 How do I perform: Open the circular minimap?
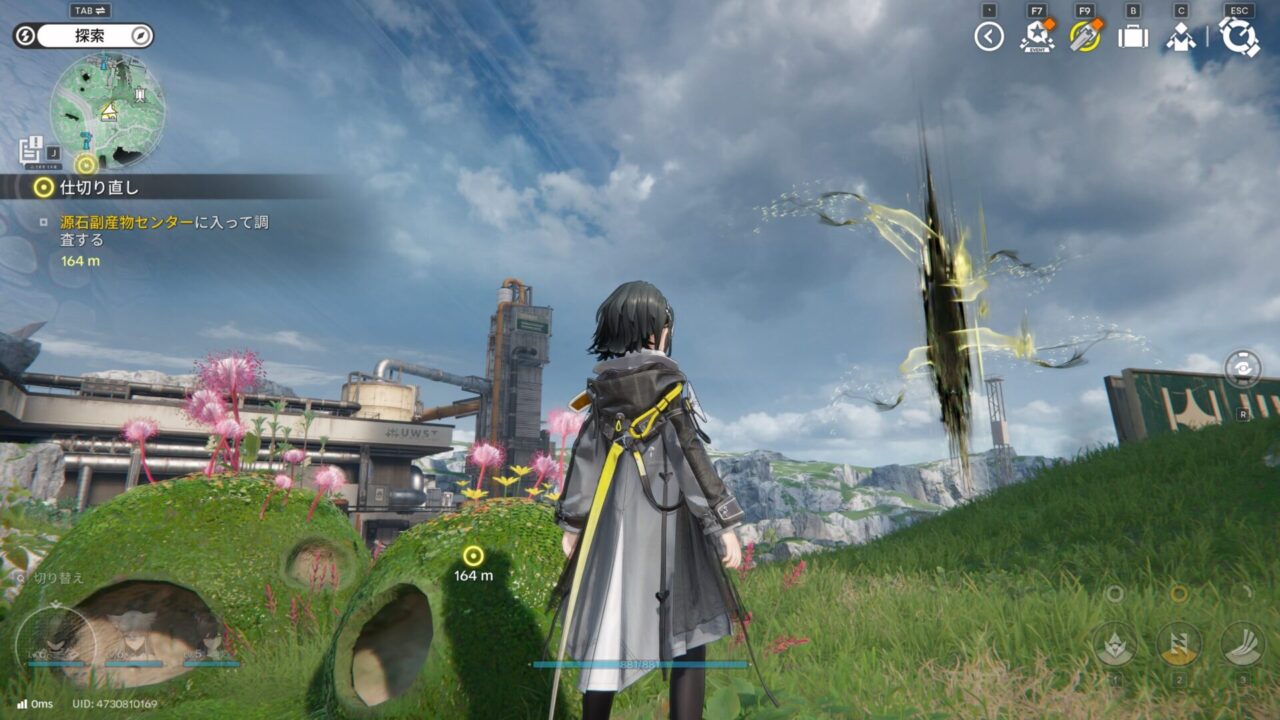pyautogui.click(x=108, y=110)
